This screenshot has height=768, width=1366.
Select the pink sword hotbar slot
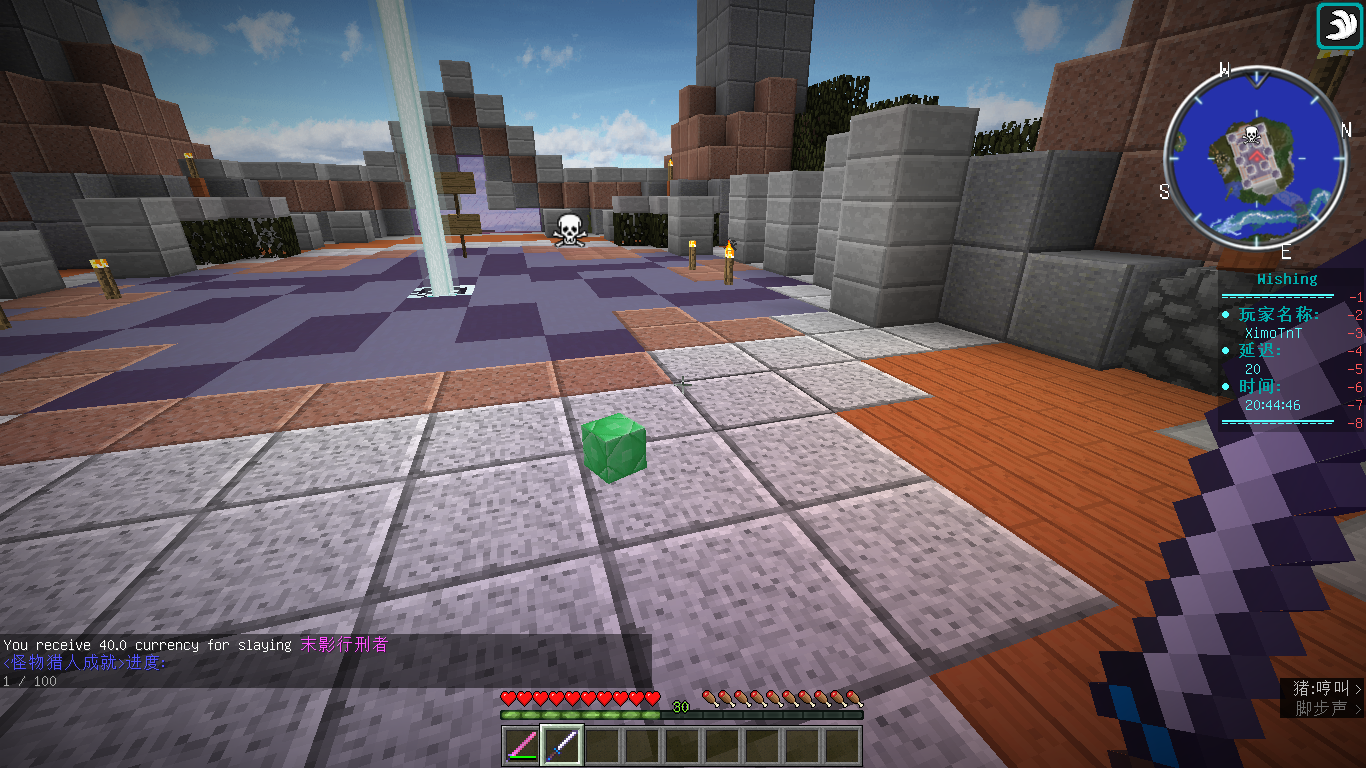coord(521,746)
